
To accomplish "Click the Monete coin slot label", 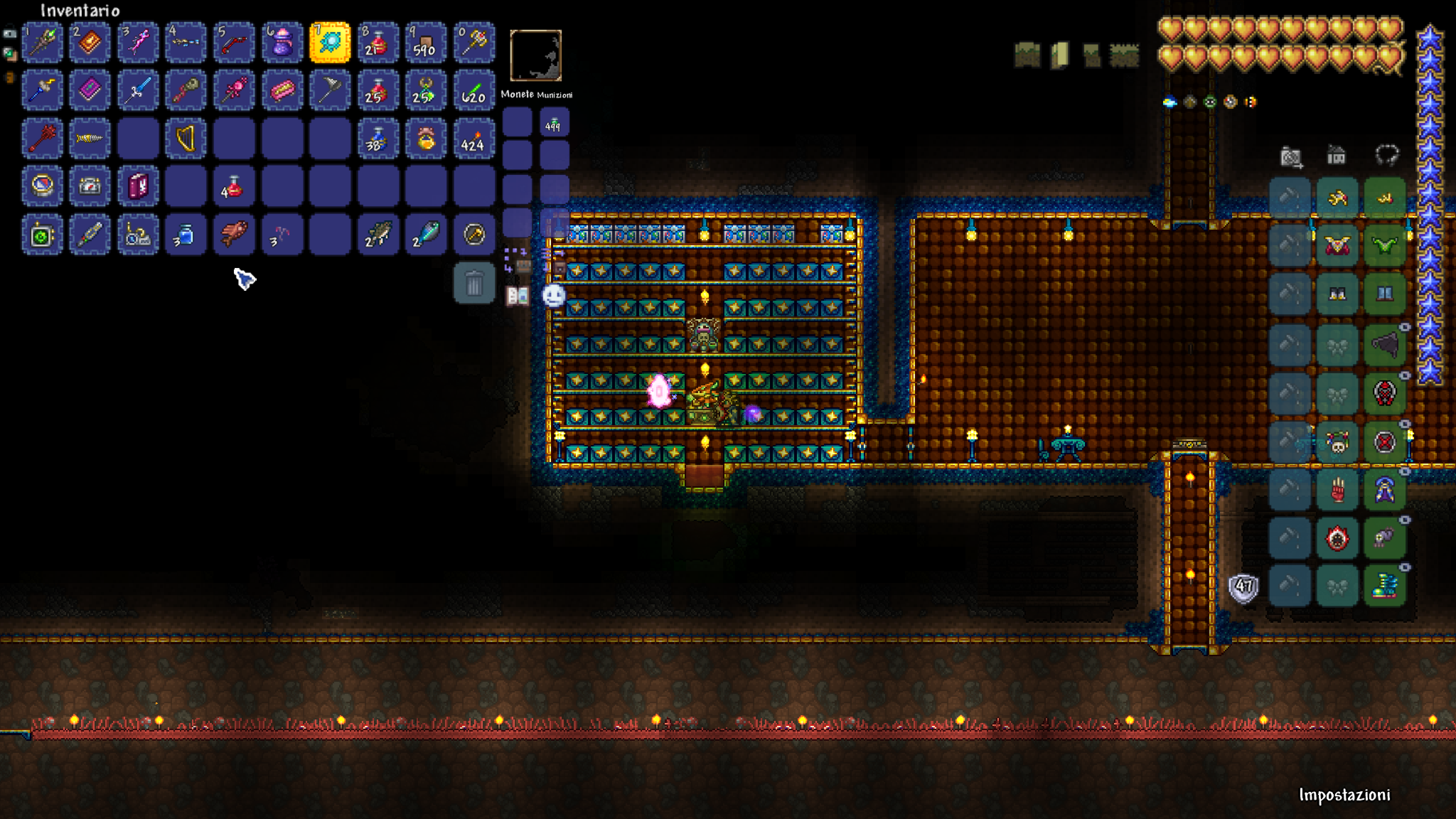I will [x=517, y=95].
